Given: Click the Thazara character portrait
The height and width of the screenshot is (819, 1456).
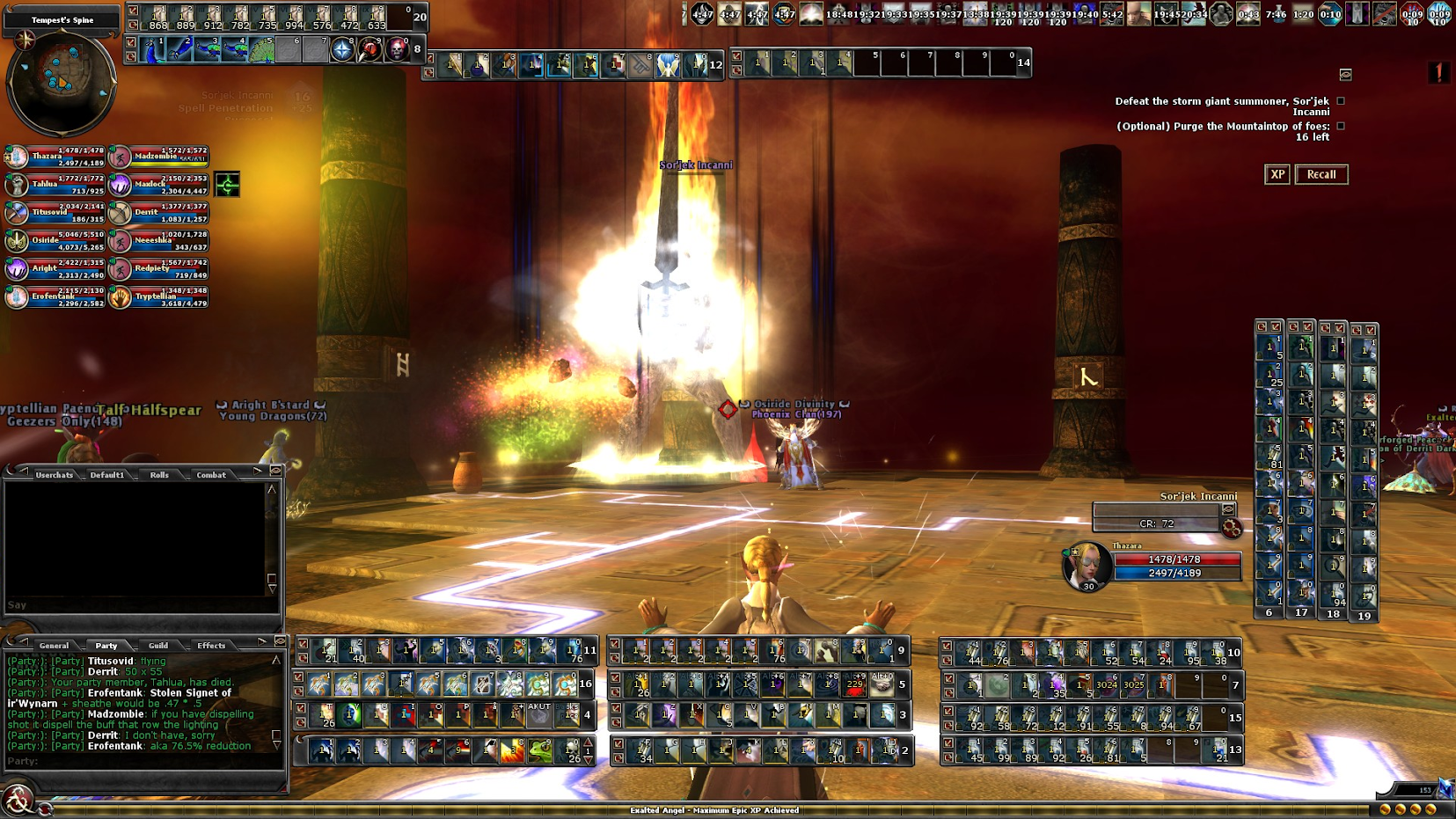Looking at the screenshot, I should [x=1087, y=566].
